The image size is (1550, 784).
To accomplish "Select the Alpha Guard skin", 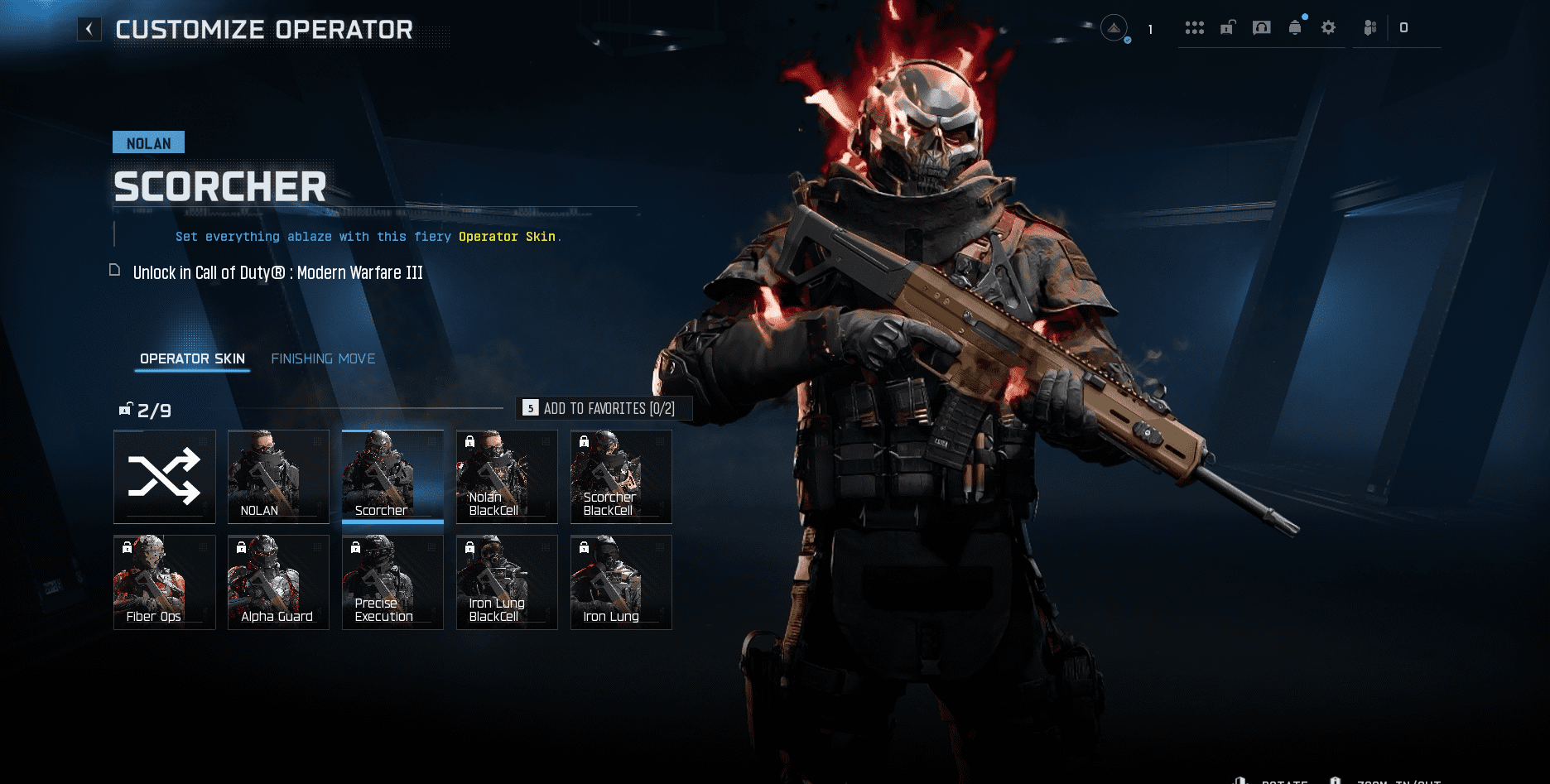I will coord(278,582).
